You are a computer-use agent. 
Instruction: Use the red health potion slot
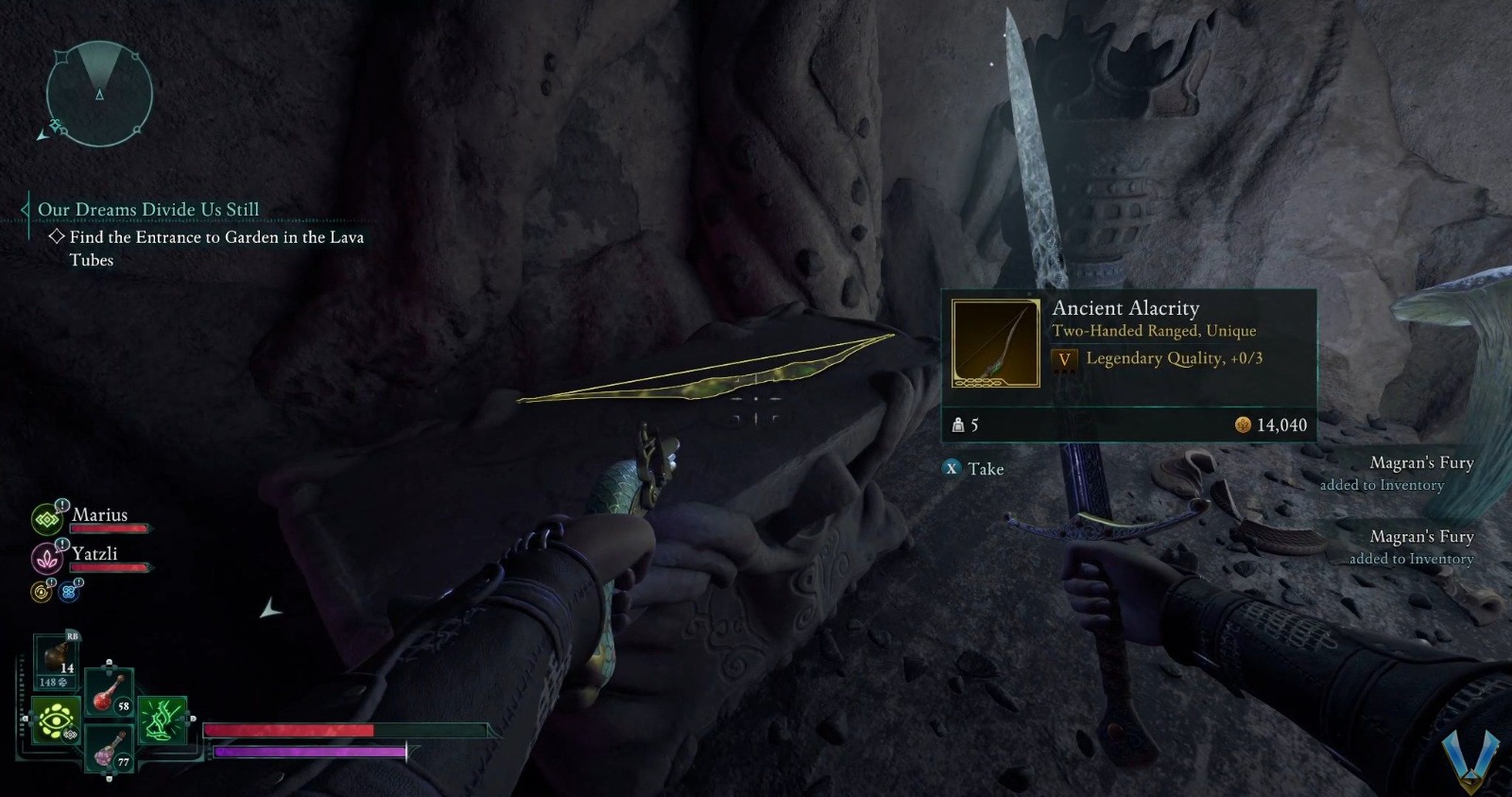pos(110,693)
